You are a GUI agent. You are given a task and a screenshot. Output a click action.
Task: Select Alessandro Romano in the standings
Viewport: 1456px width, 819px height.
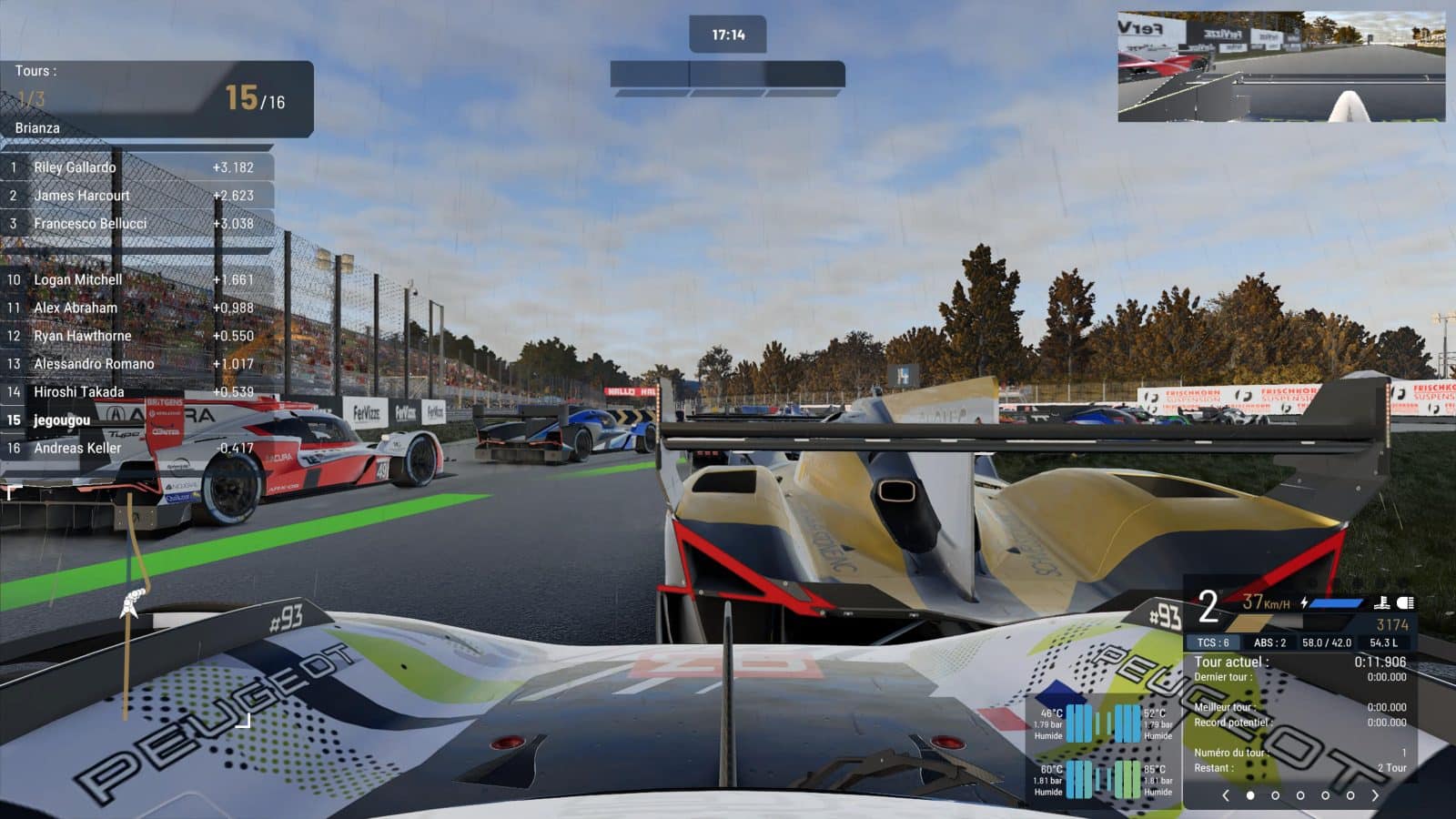point(136,364)
